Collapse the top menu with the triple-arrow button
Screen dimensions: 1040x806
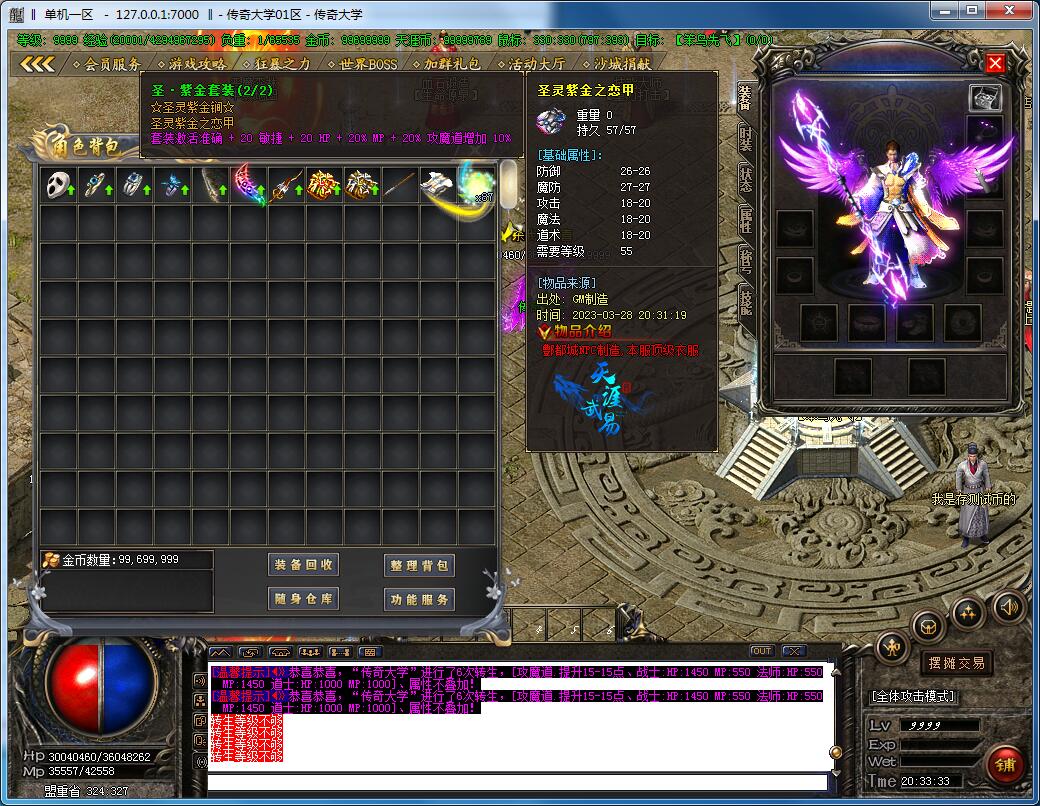[37, 64]
